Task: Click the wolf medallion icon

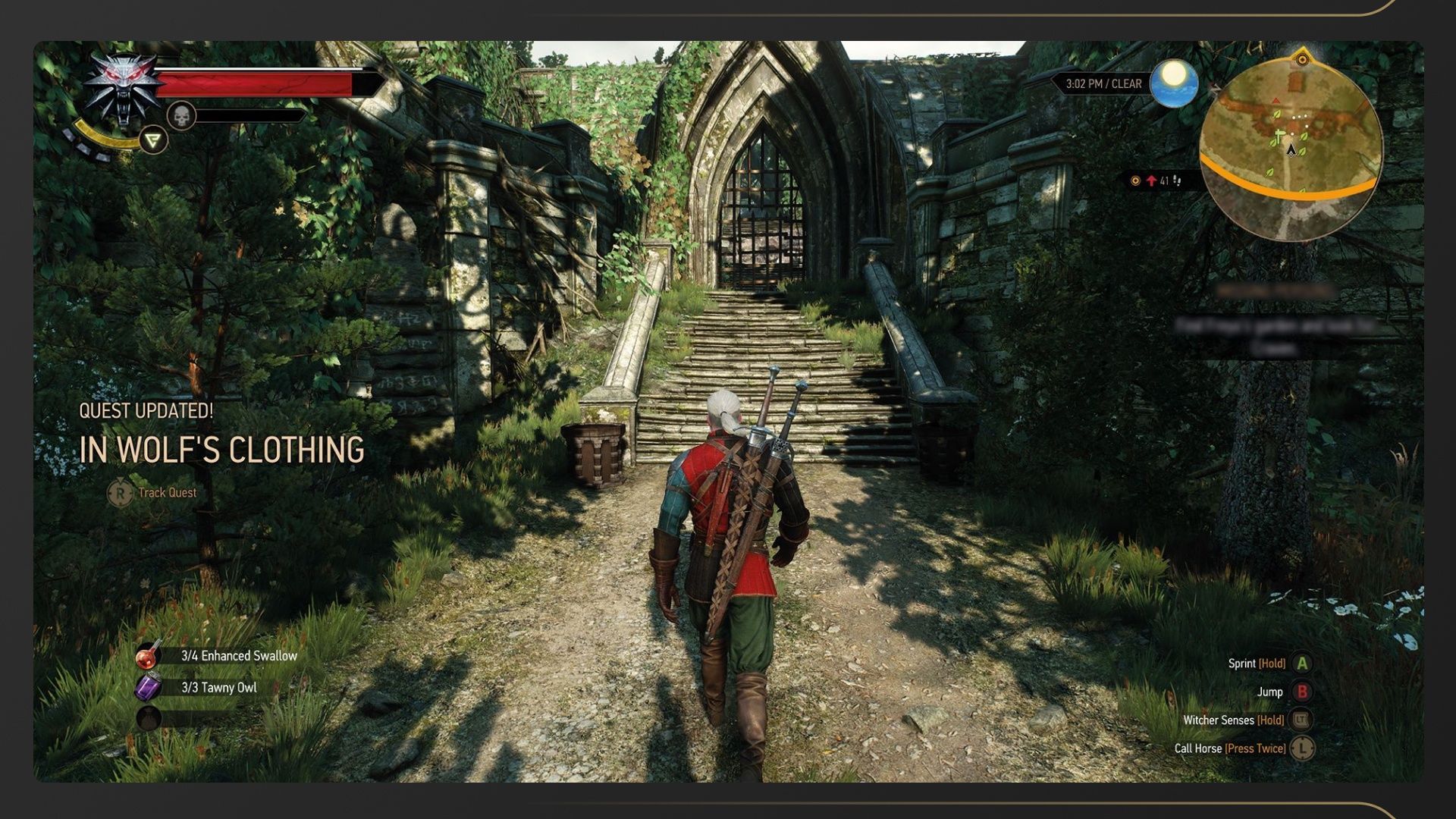Action: (x=123, y=89)
